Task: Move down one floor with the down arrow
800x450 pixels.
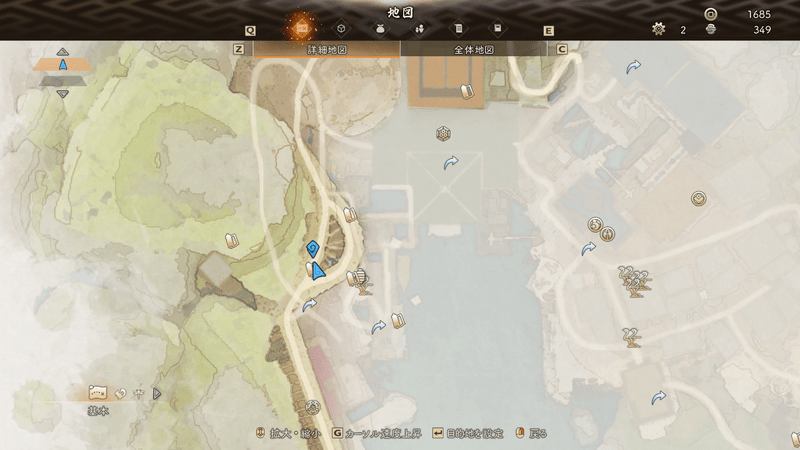Action: 62,94
